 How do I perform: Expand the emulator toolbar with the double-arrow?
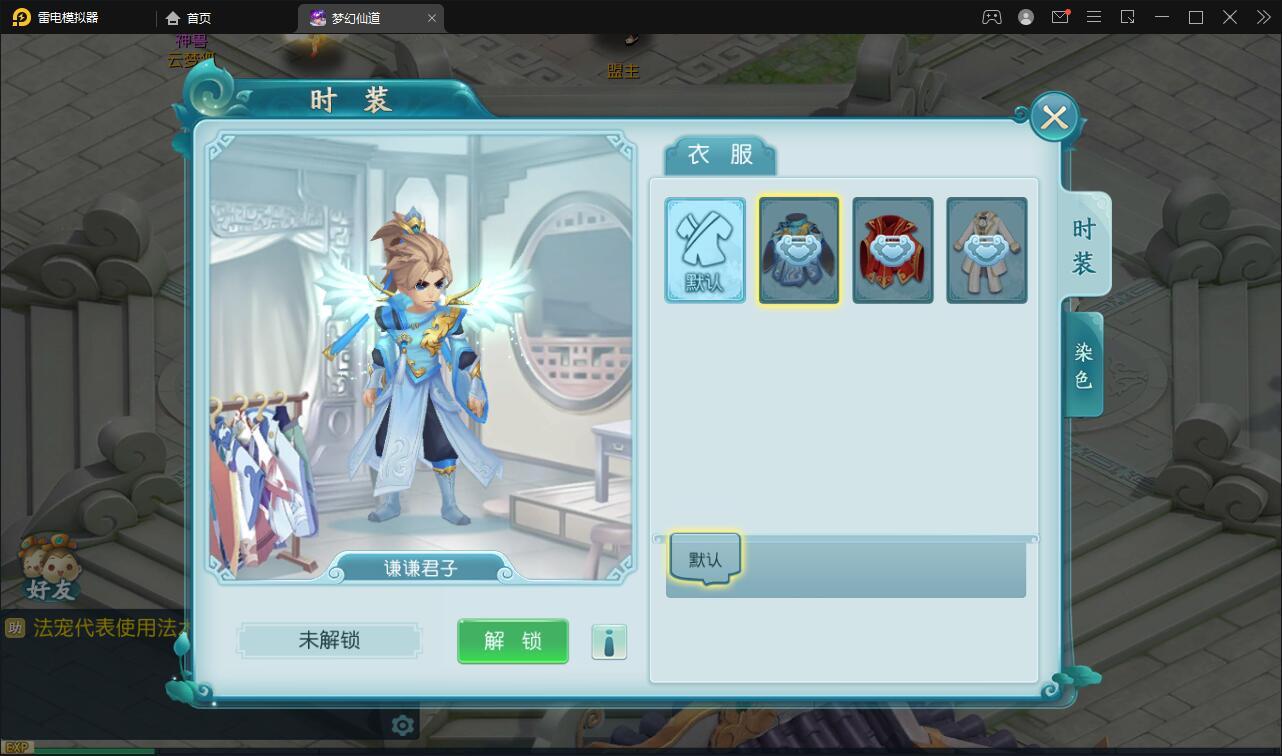[1263, 17]
